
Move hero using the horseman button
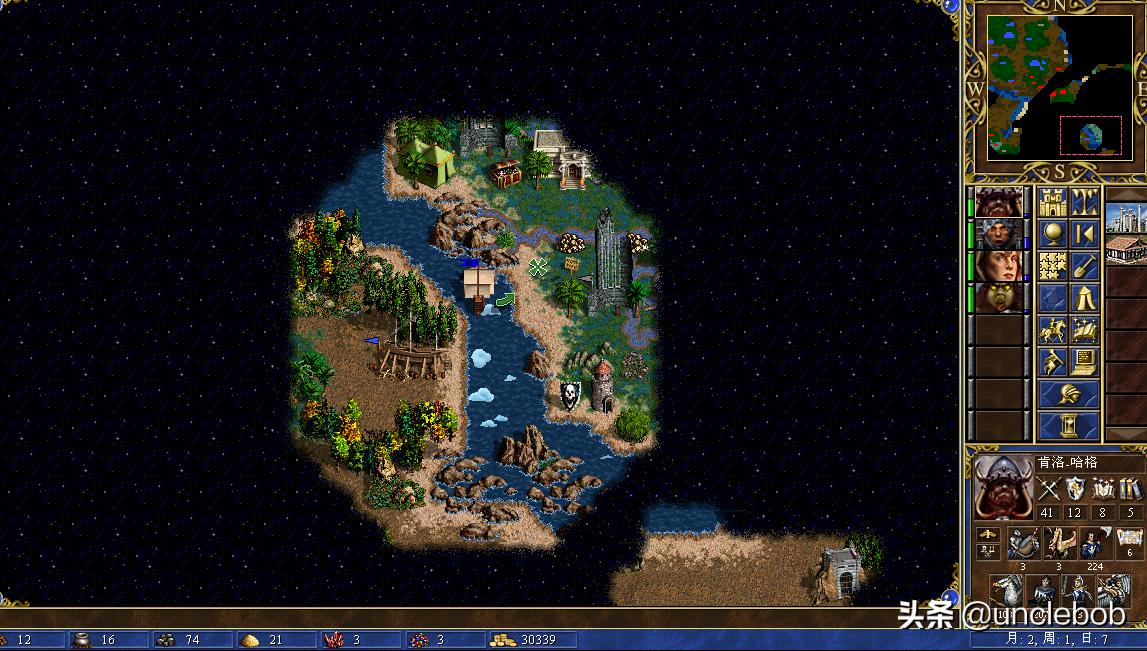1052,330
